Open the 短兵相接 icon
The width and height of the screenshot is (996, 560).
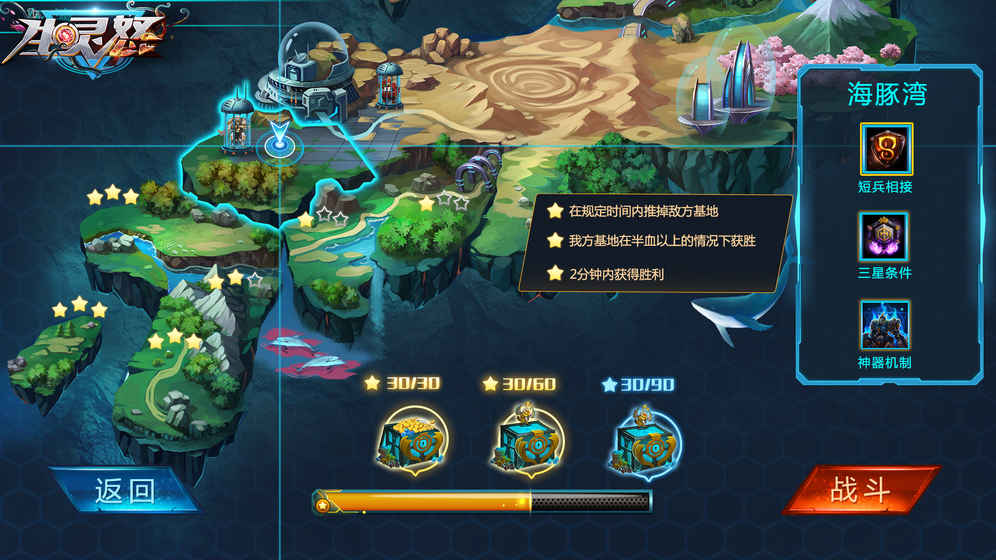coord(886,149)
